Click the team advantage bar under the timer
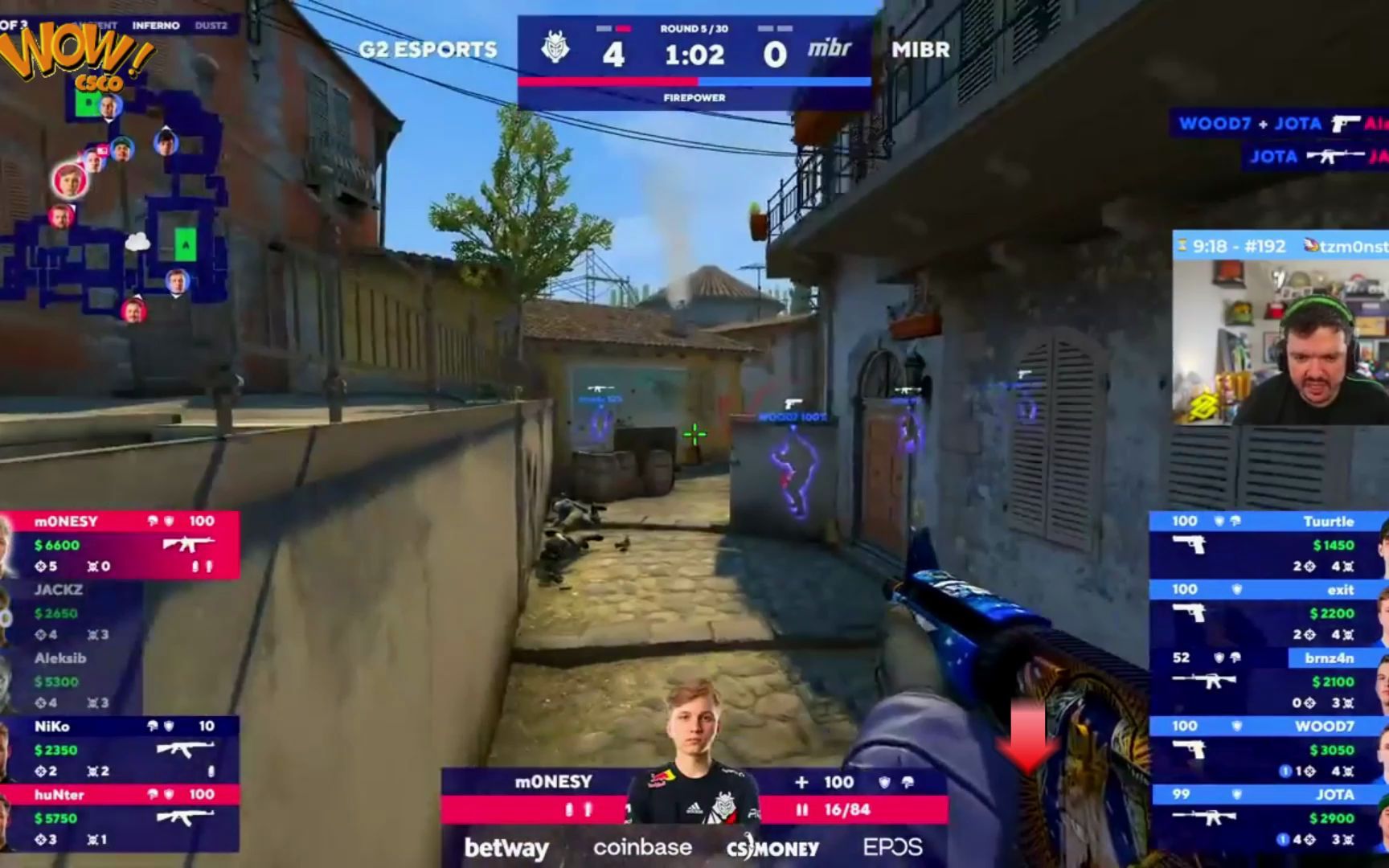This screenshot has height=868, width=1389. coord(694,81)
